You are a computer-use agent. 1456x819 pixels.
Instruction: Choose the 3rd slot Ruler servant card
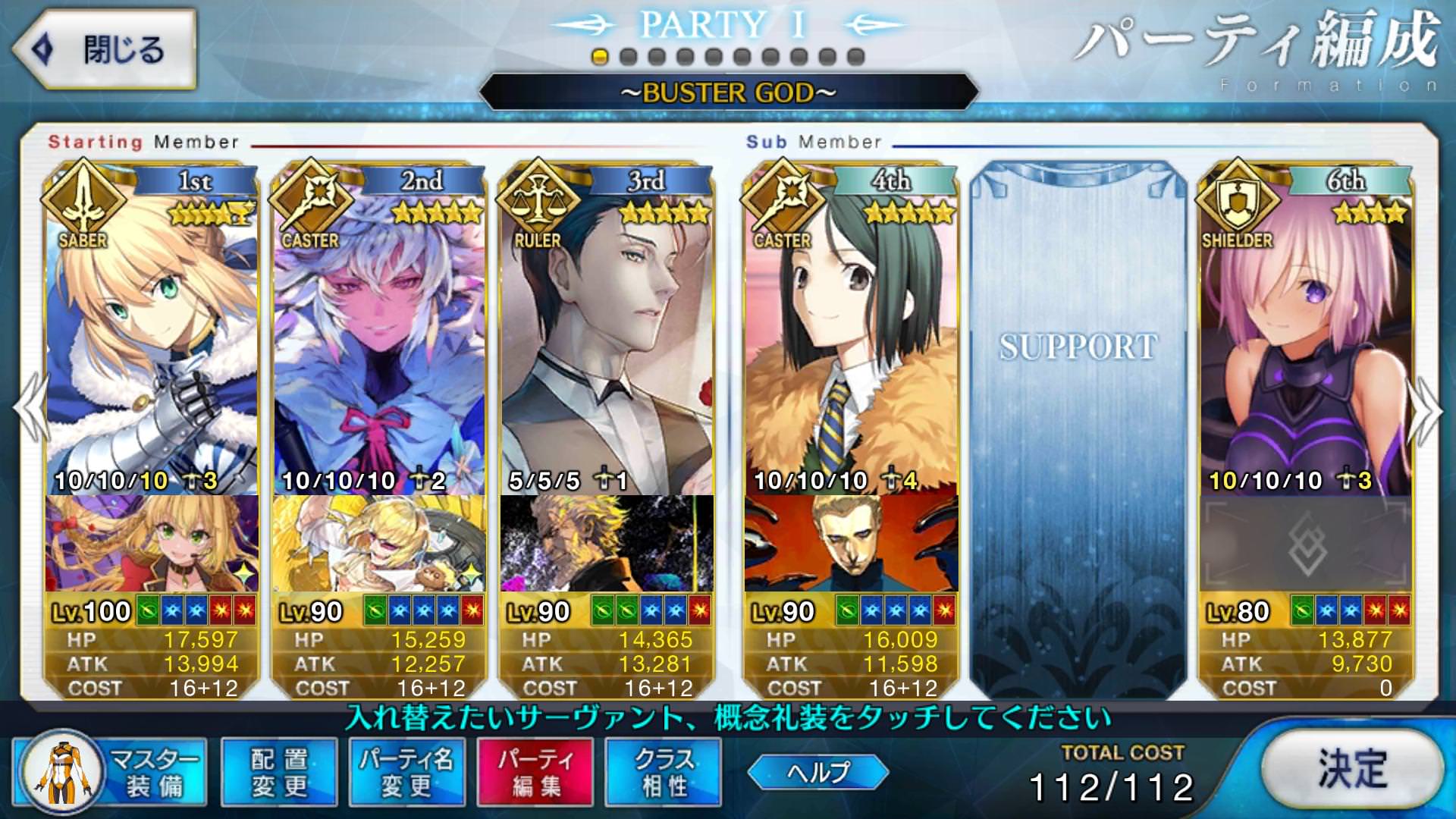coord(607,334)
